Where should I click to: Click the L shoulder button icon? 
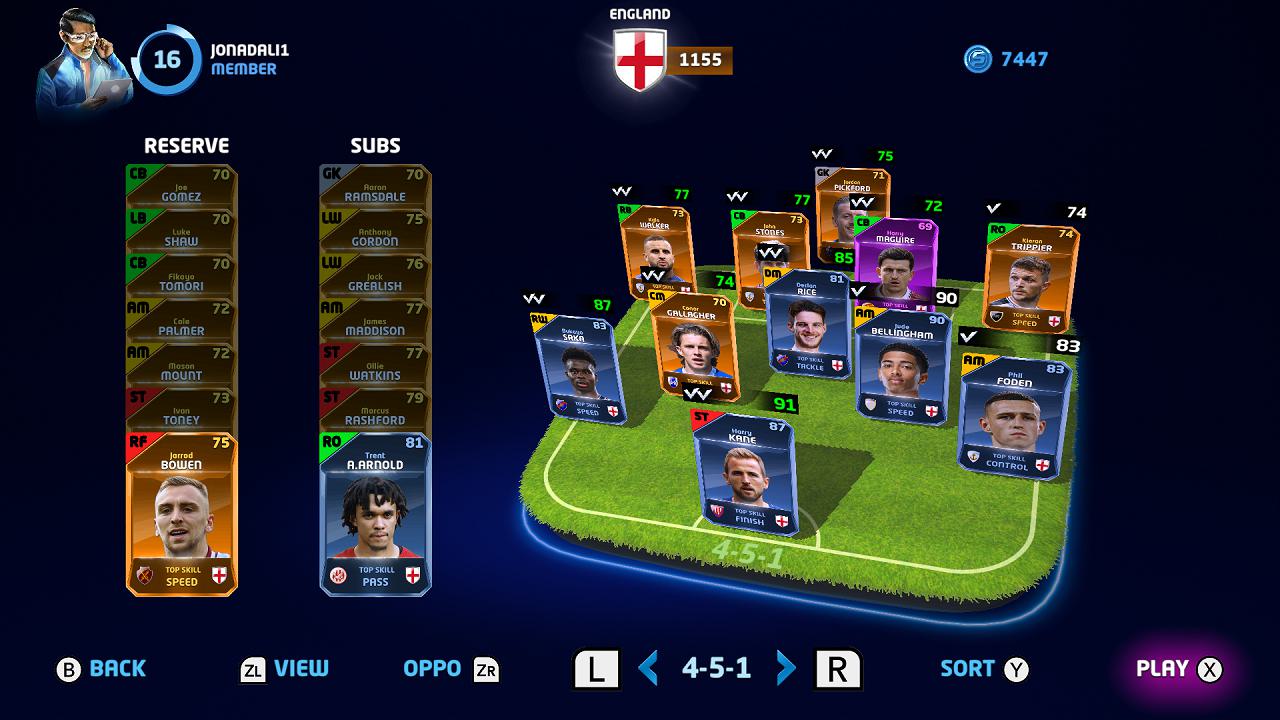596,669
